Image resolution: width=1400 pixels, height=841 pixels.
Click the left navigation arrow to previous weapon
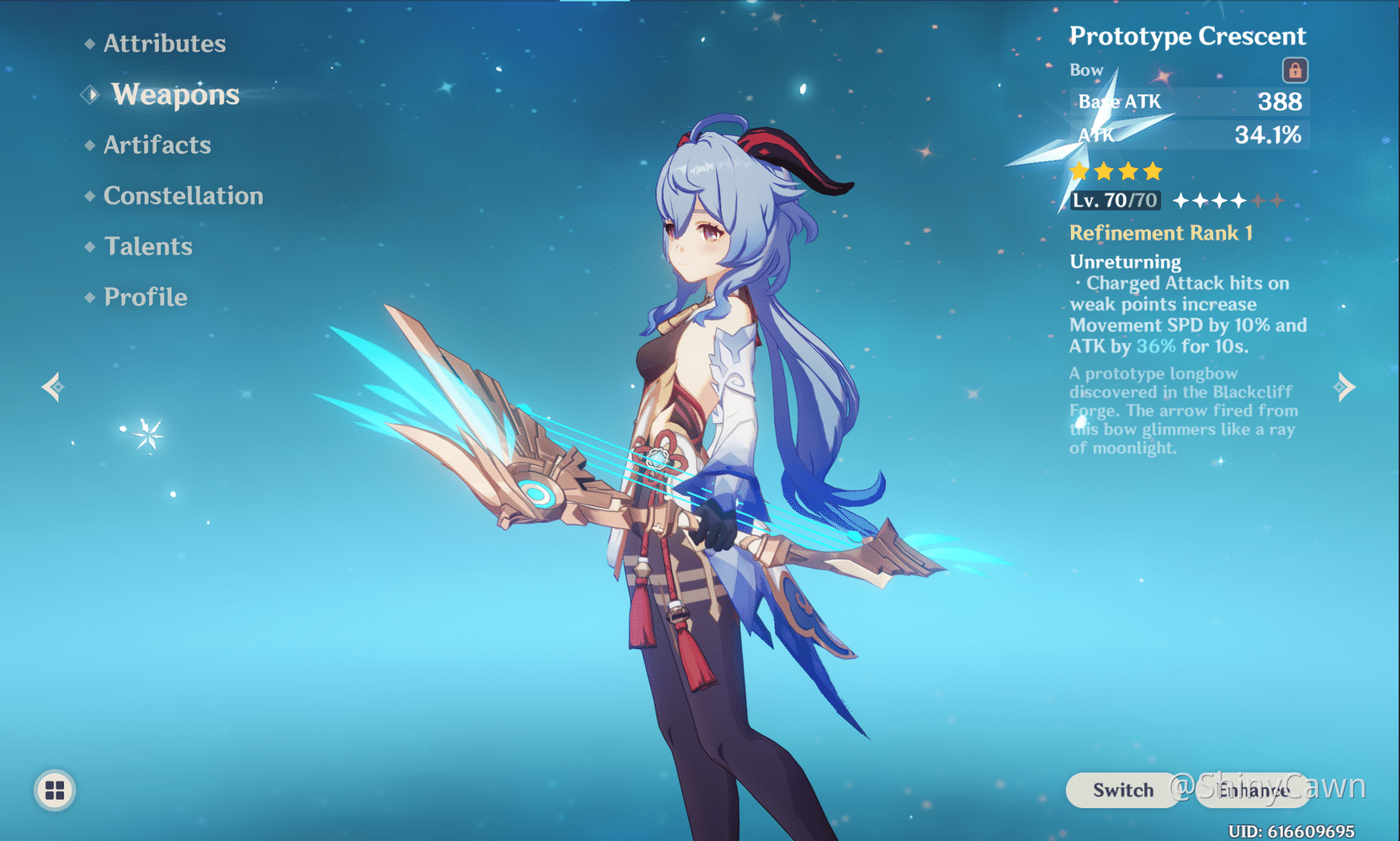pos(52,386)
